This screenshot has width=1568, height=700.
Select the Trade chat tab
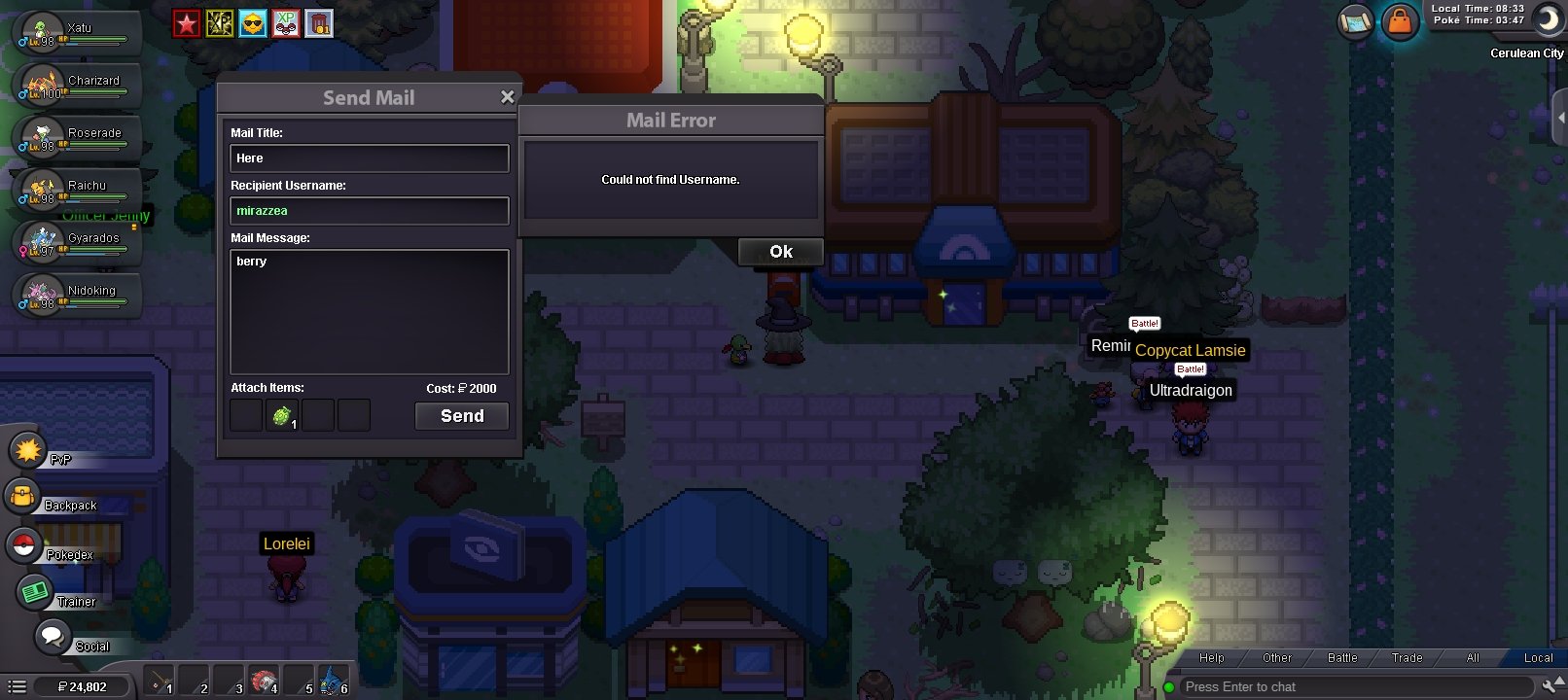[1406, 658]
